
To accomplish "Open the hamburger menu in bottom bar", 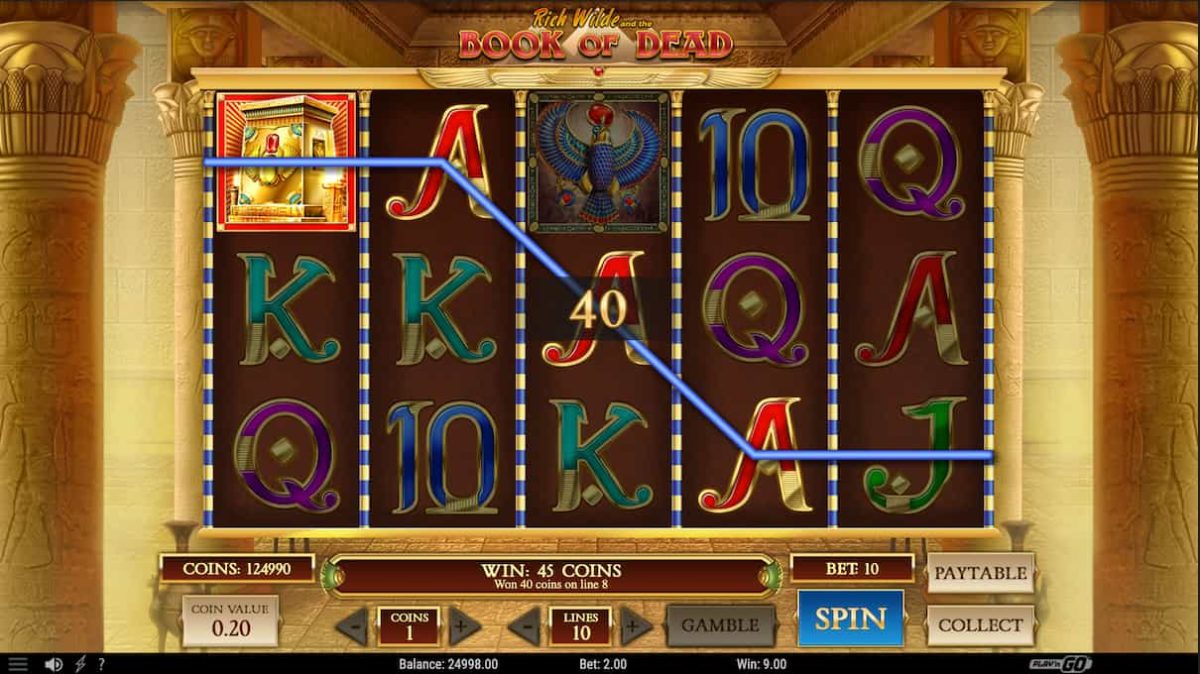I will click(x=18, y=664).
